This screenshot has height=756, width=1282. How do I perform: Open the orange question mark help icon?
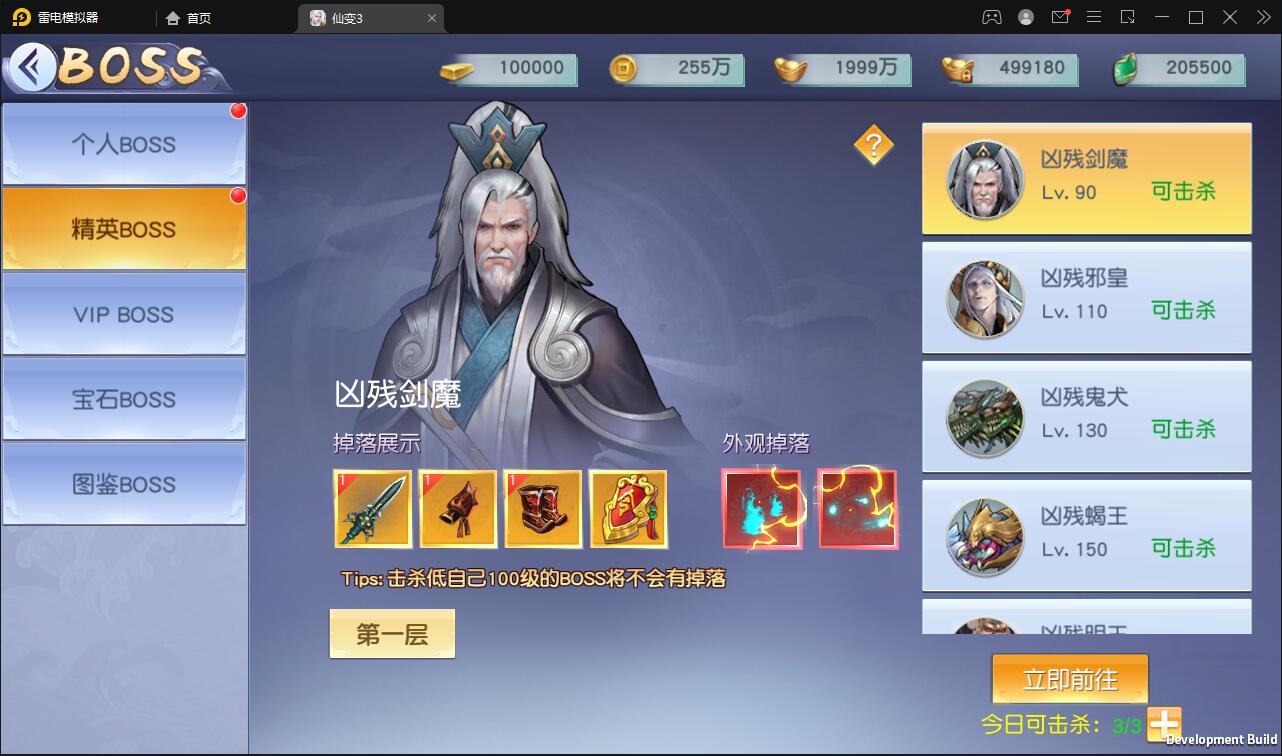(x=874, y=145)
